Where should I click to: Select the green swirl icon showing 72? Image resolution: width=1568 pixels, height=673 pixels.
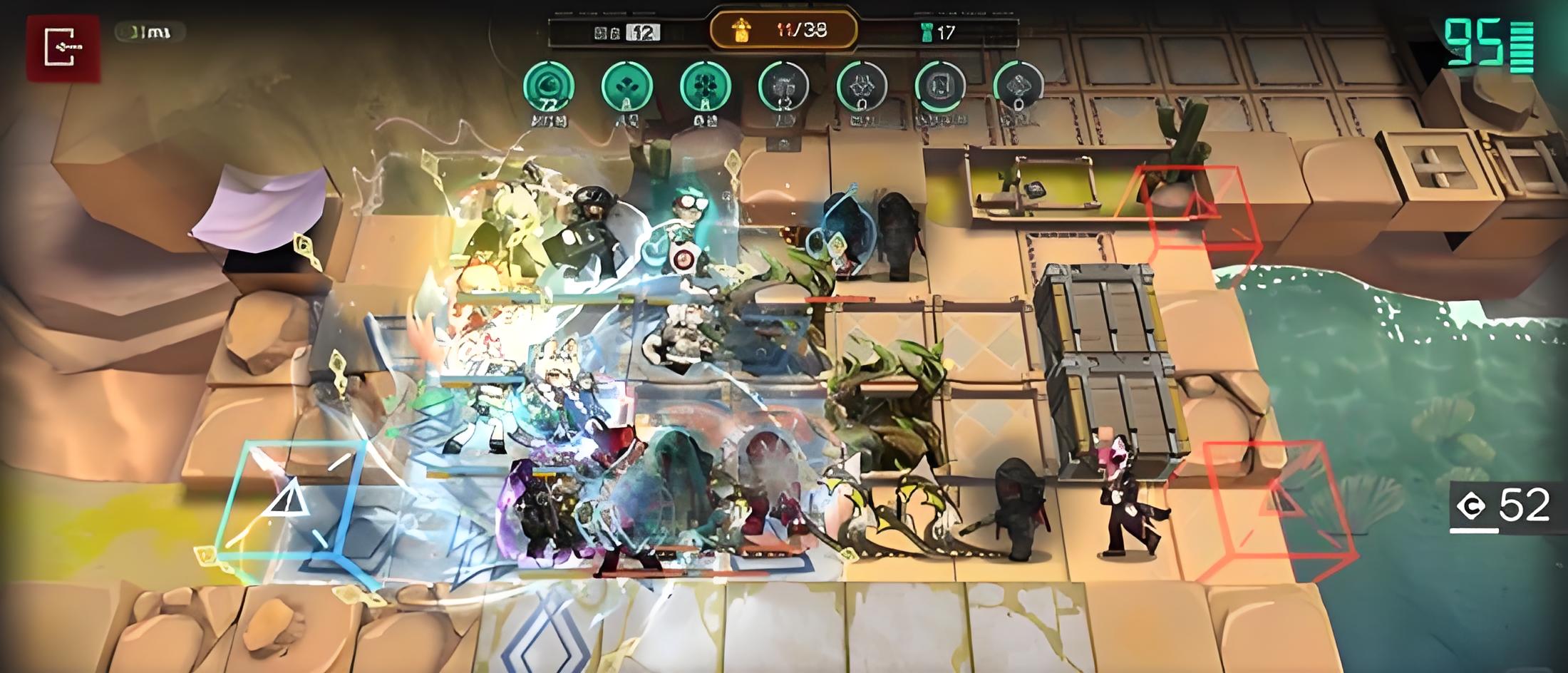pyautogui.click(x=548, y=87)
